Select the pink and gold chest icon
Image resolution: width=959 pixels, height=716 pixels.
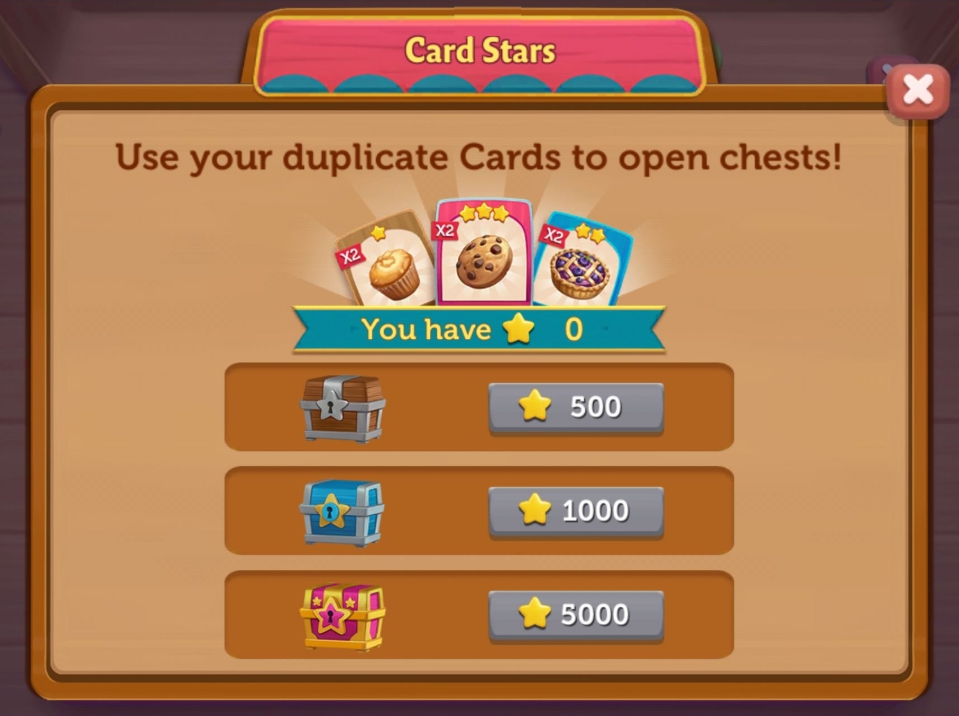342,616
